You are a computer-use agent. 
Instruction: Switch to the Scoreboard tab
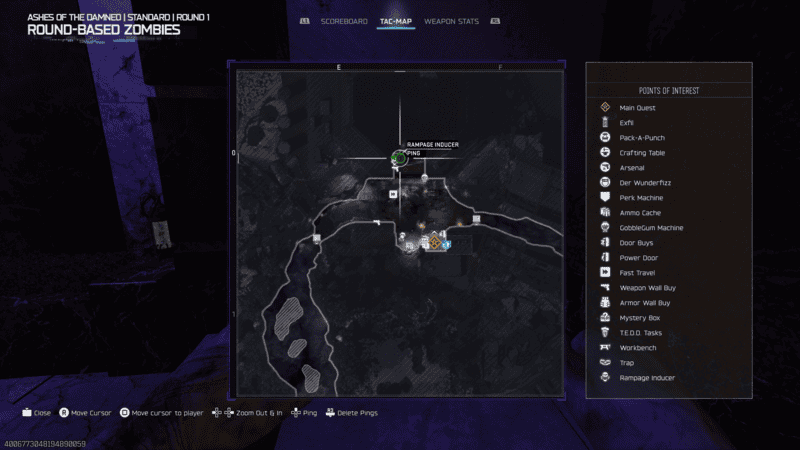(x=344, y=21)
